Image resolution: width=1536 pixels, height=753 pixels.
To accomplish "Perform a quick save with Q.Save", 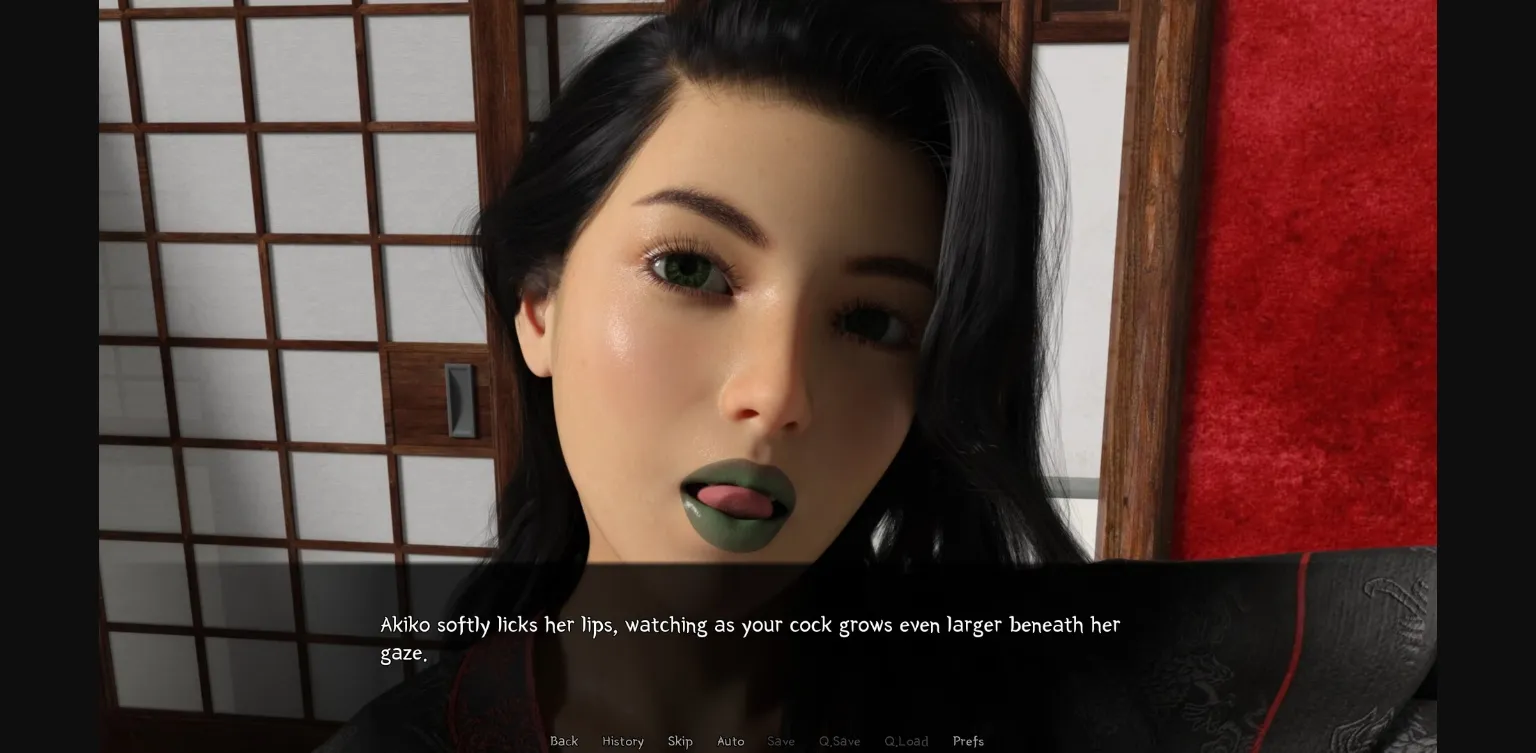I will (839, 741).
